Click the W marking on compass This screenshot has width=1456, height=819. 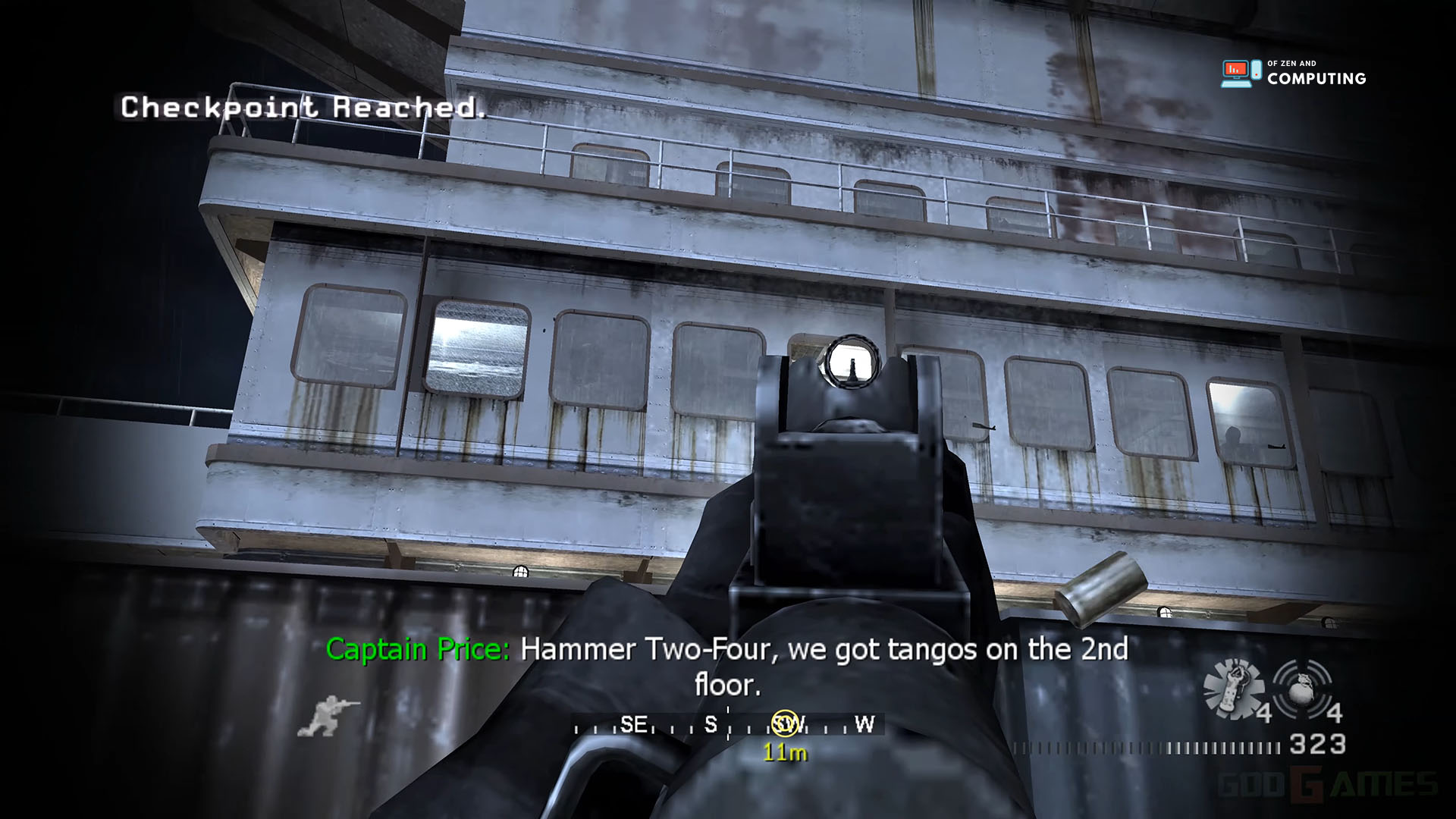coord(864,724)
